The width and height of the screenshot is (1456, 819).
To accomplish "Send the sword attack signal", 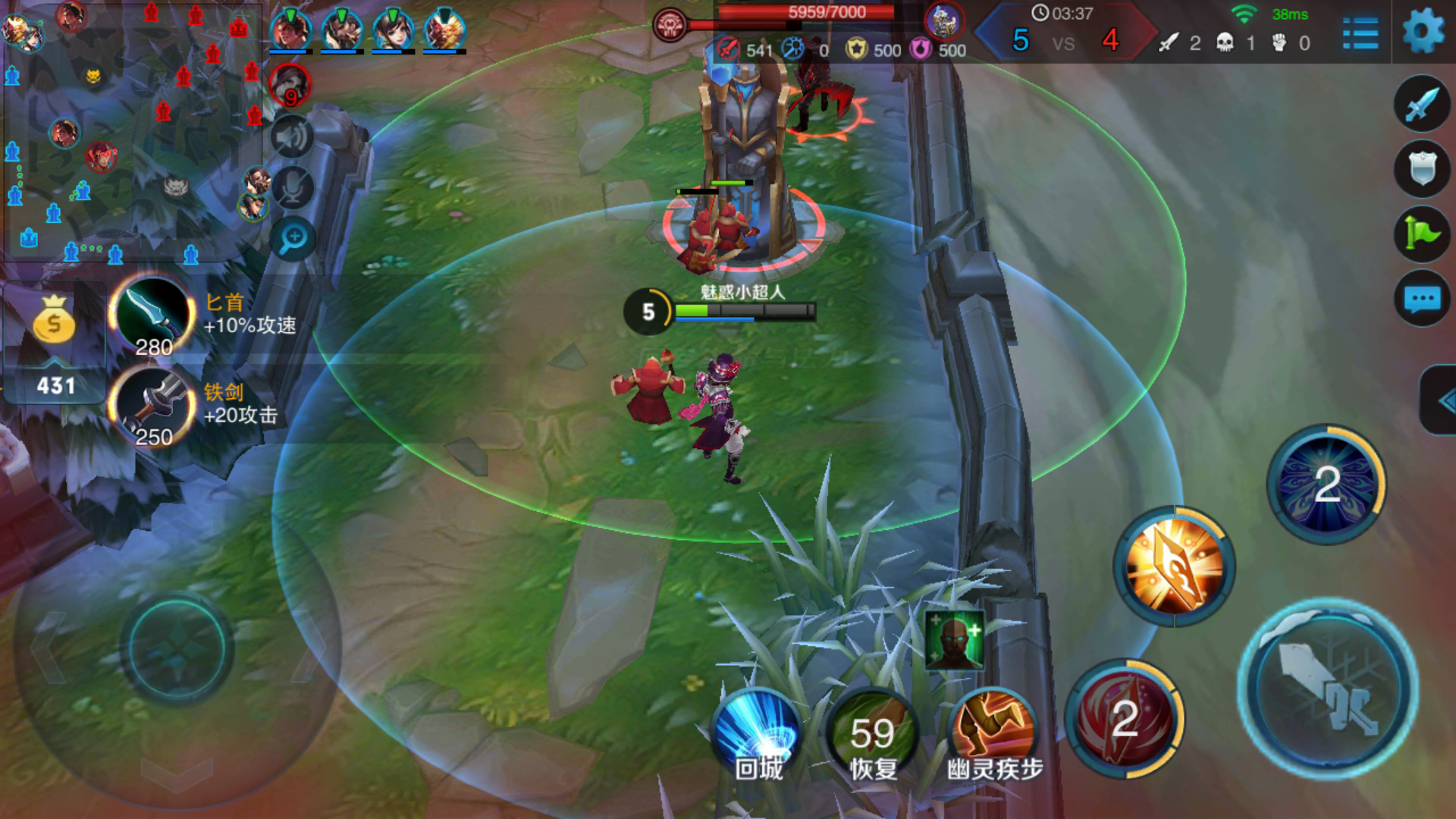I will point(1422,104).
